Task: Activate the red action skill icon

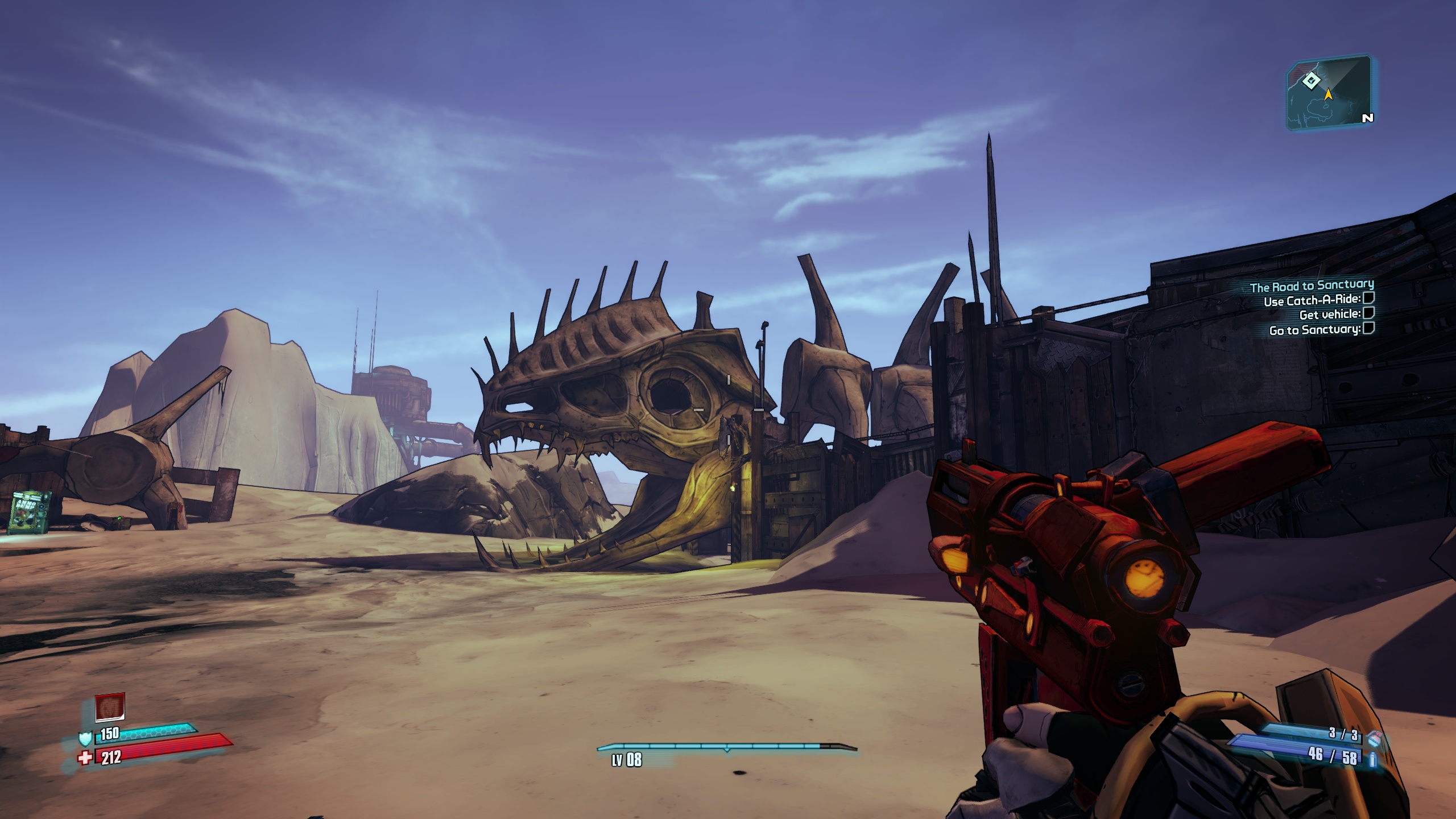Action: (110, 707)
